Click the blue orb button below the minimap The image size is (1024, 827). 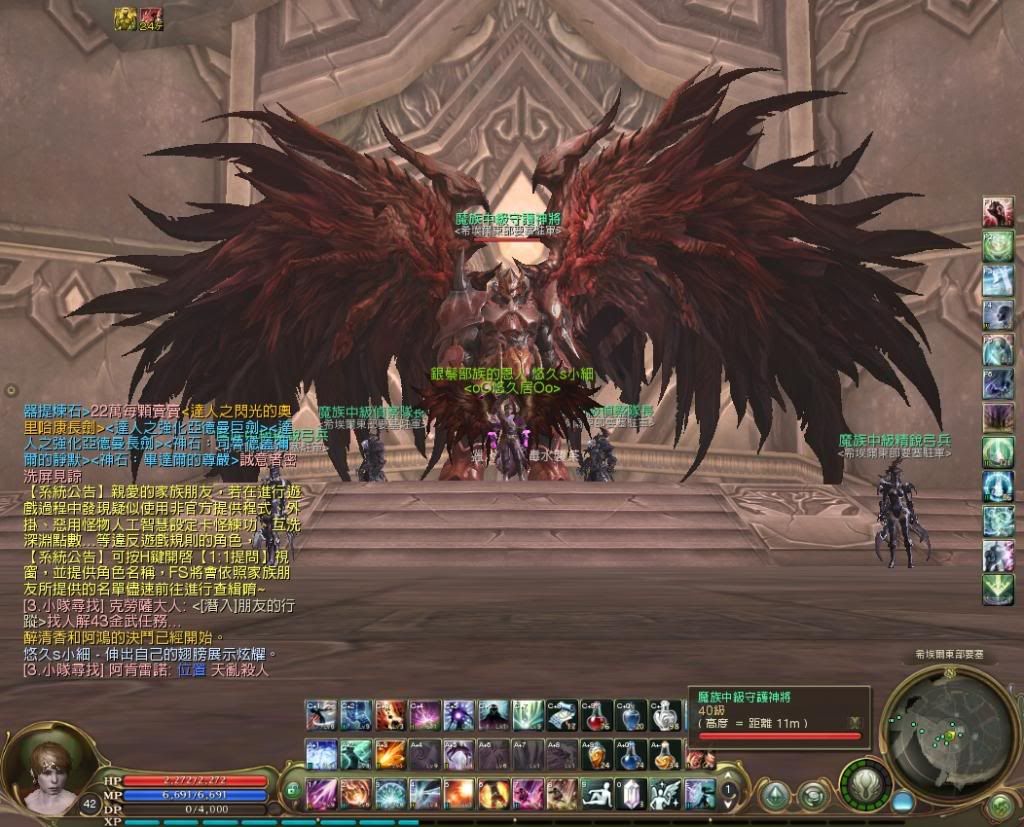coord(903,801)
